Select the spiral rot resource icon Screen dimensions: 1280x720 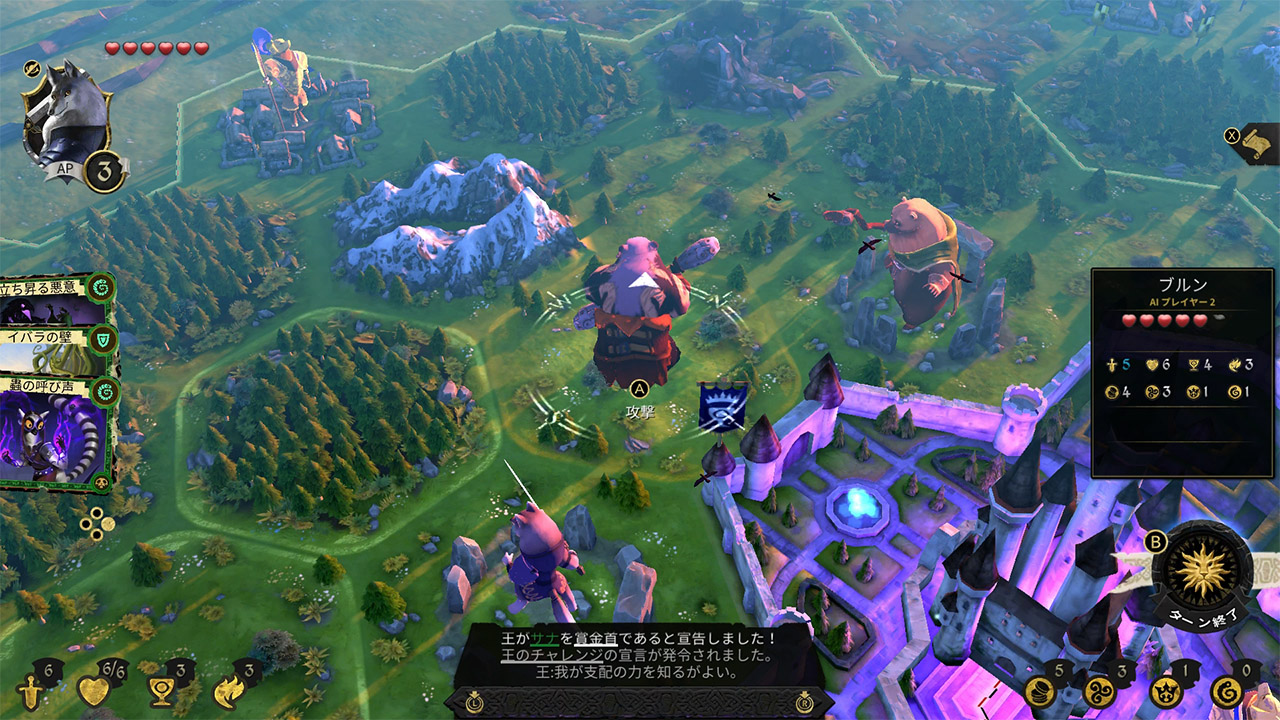1226,691
